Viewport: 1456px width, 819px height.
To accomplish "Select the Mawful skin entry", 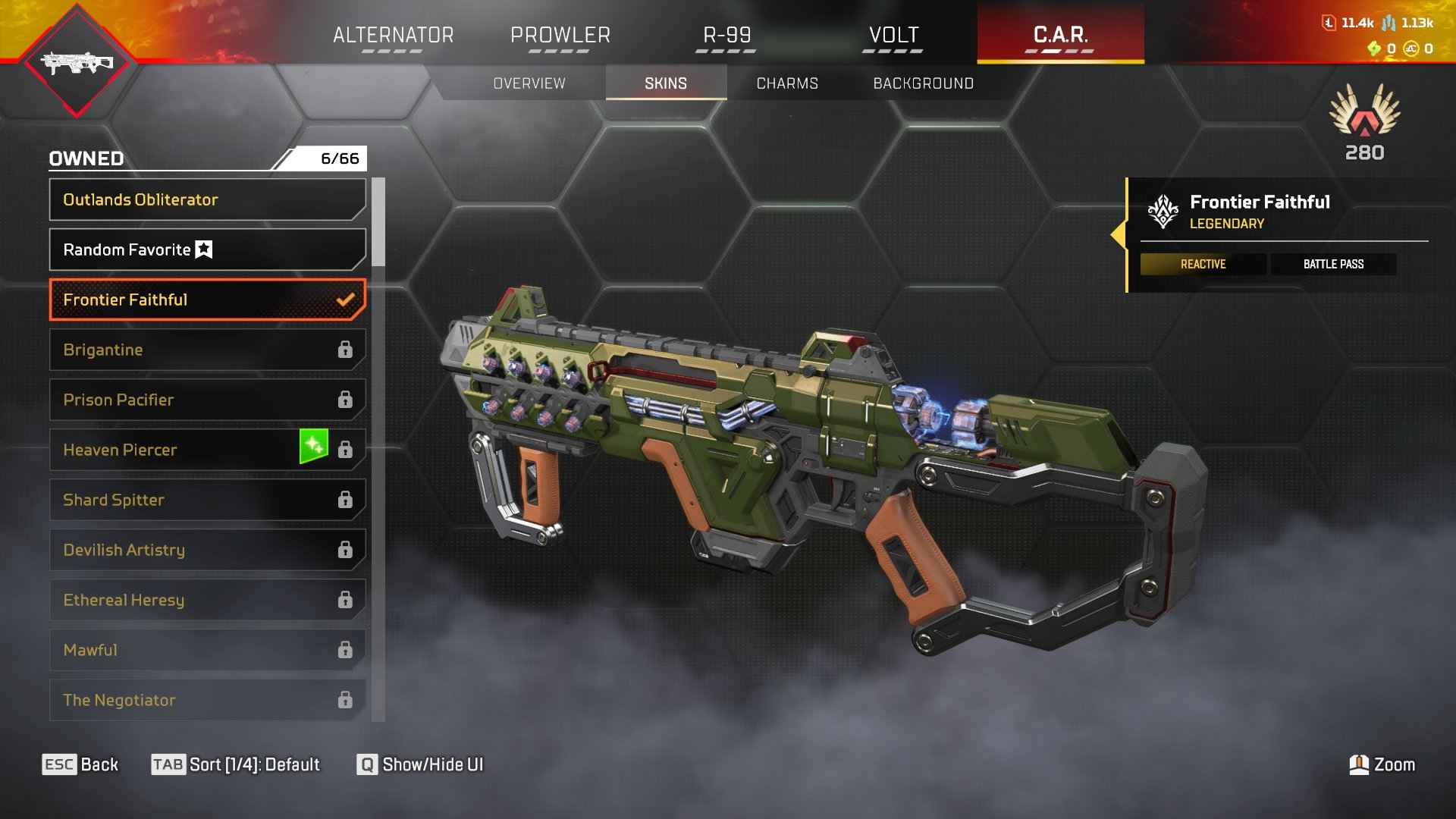I will 207,650.
